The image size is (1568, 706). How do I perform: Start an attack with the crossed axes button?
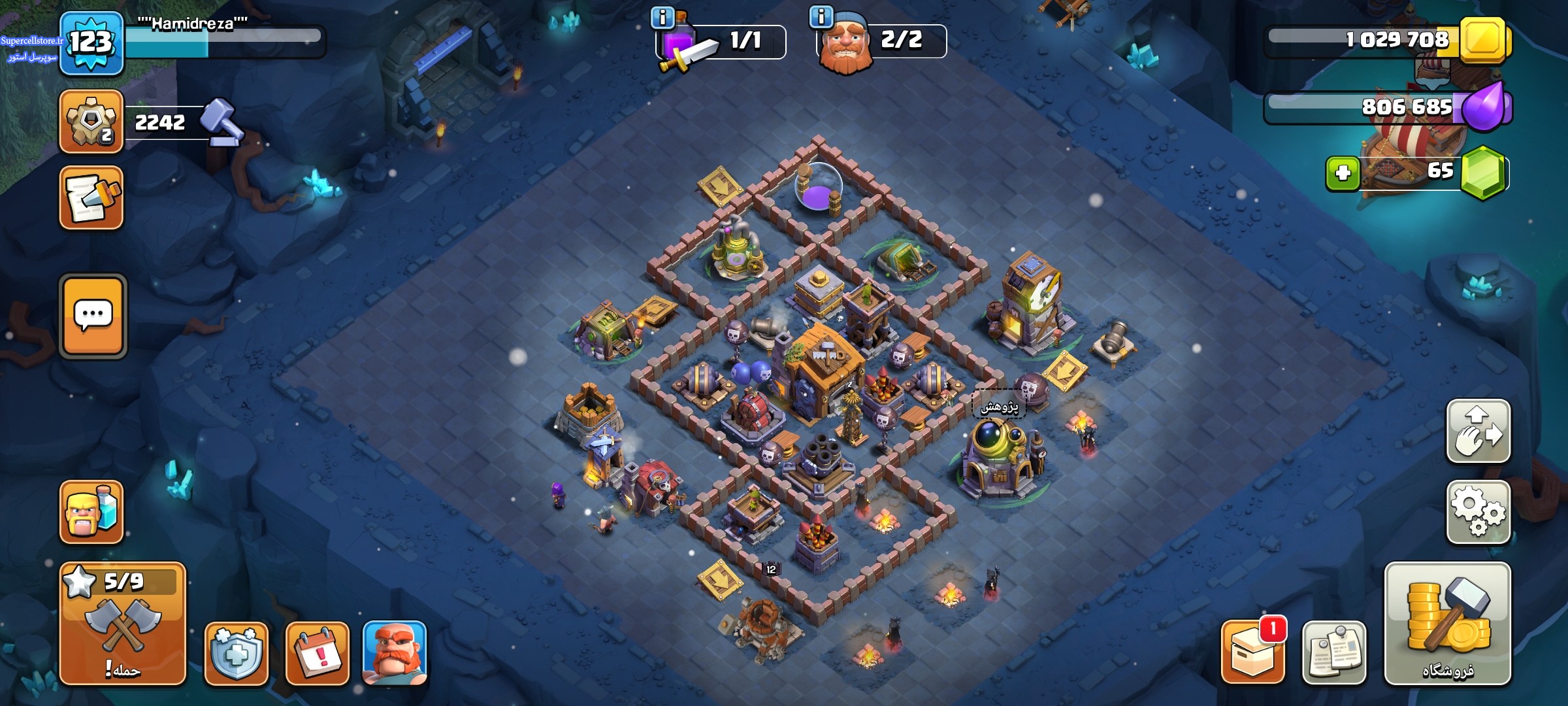123,624
